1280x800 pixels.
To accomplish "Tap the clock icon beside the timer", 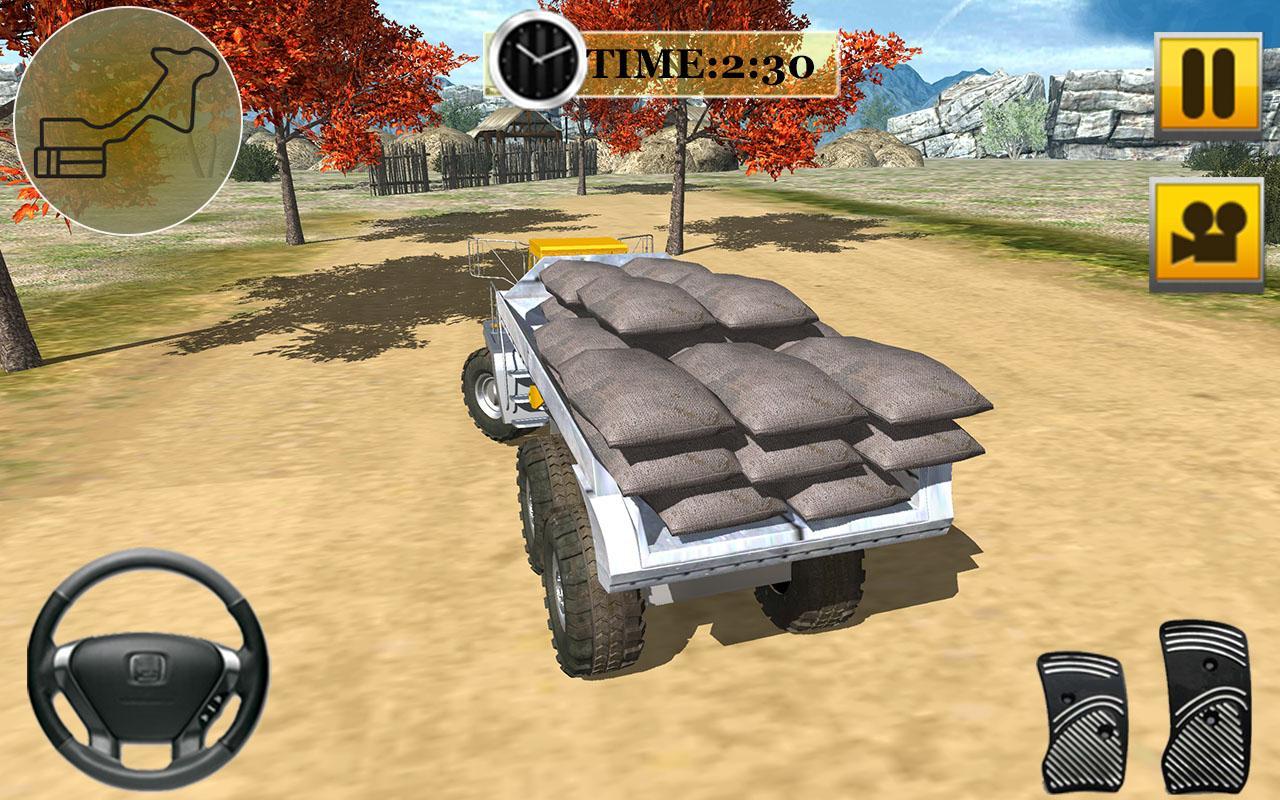I will coord(534,62).
